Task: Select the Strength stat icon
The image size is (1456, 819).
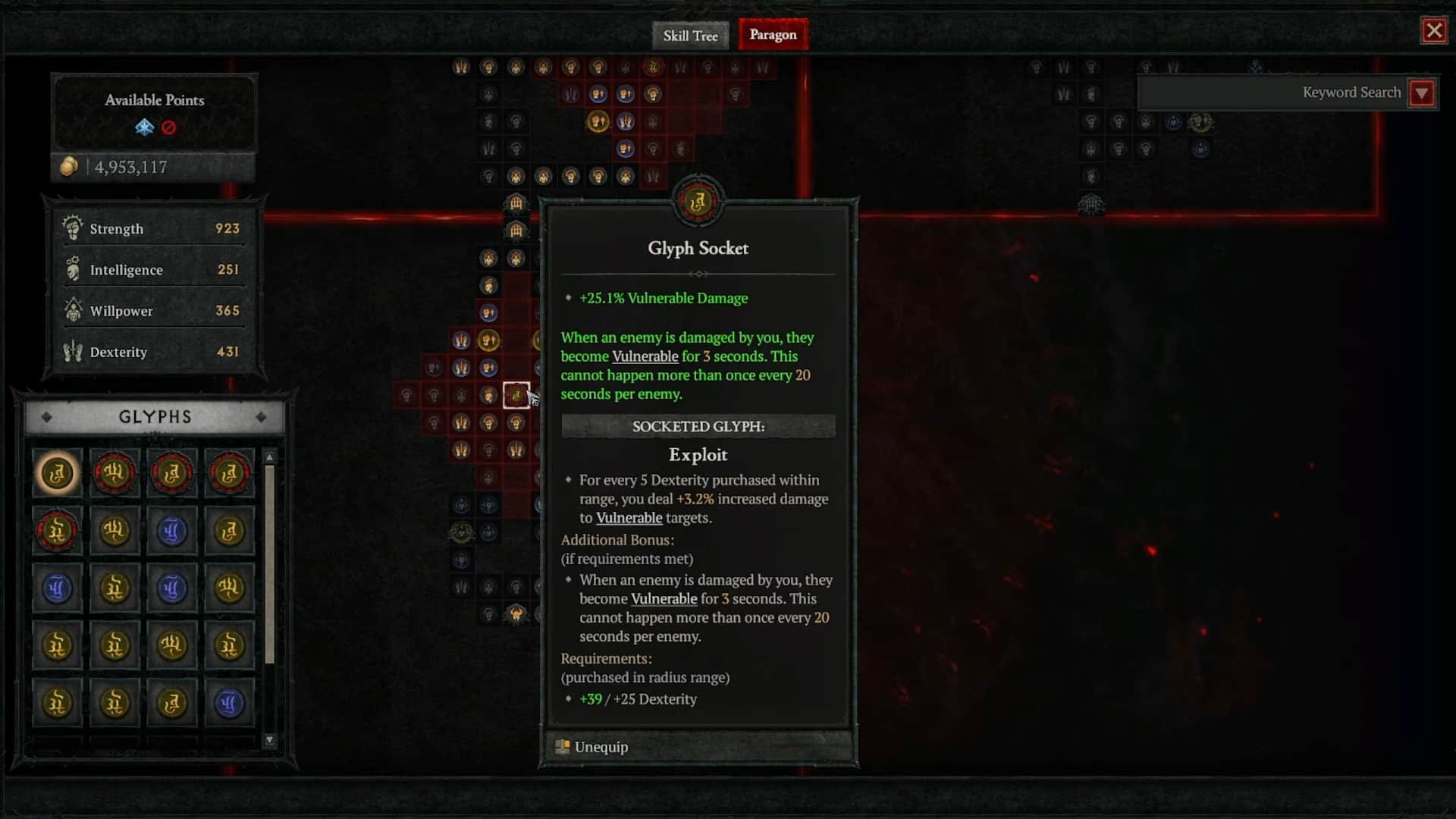Action: coord(73,228)
